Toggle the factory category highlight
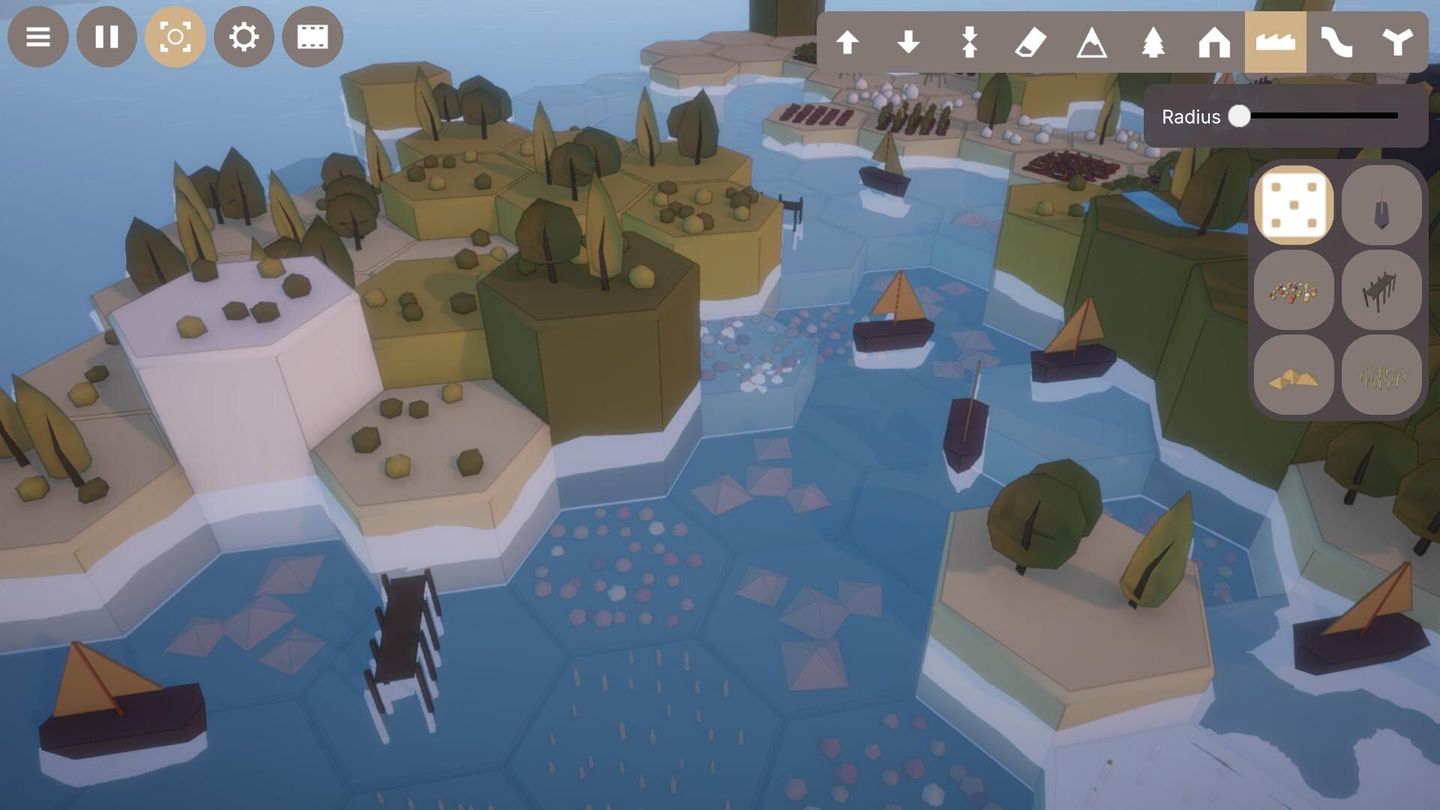The height and width of the screenshot is (810, 1440). coord(1275,42)
